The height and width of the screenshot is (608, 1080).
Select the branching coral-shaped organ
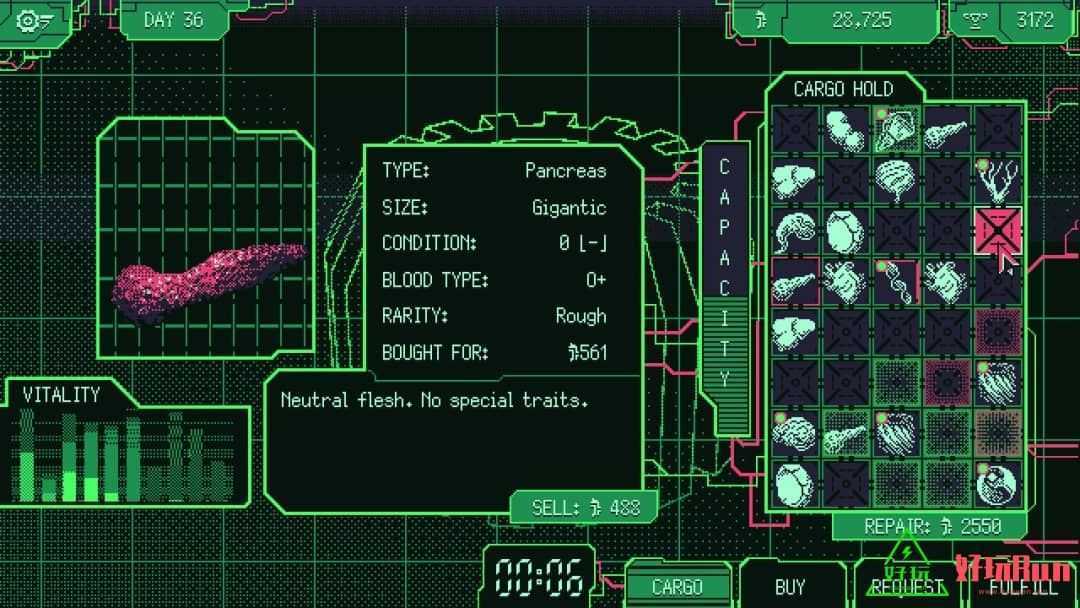997,180
